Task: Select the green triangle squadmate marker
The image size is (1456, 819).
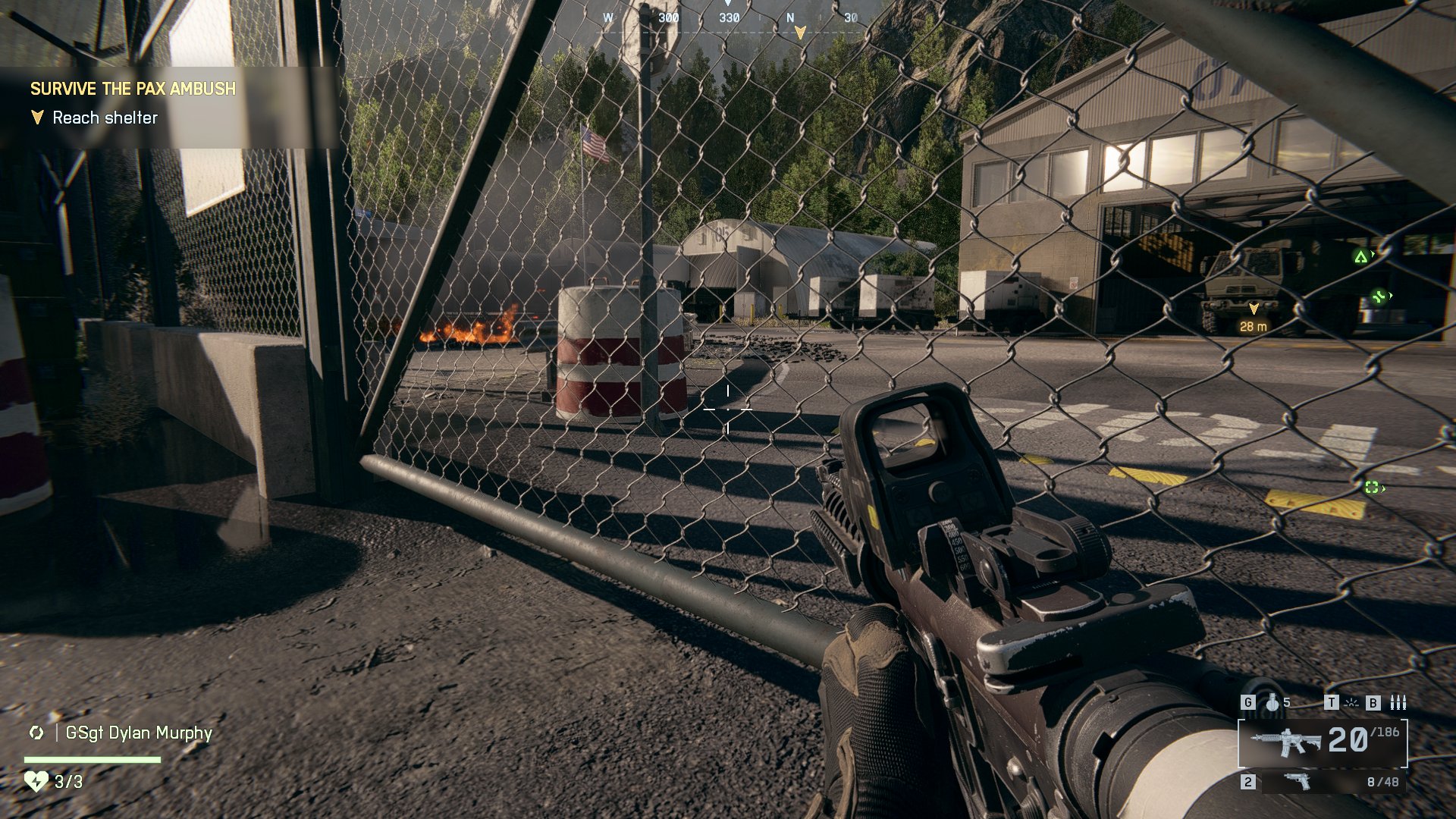Action: pos(1361,257)
